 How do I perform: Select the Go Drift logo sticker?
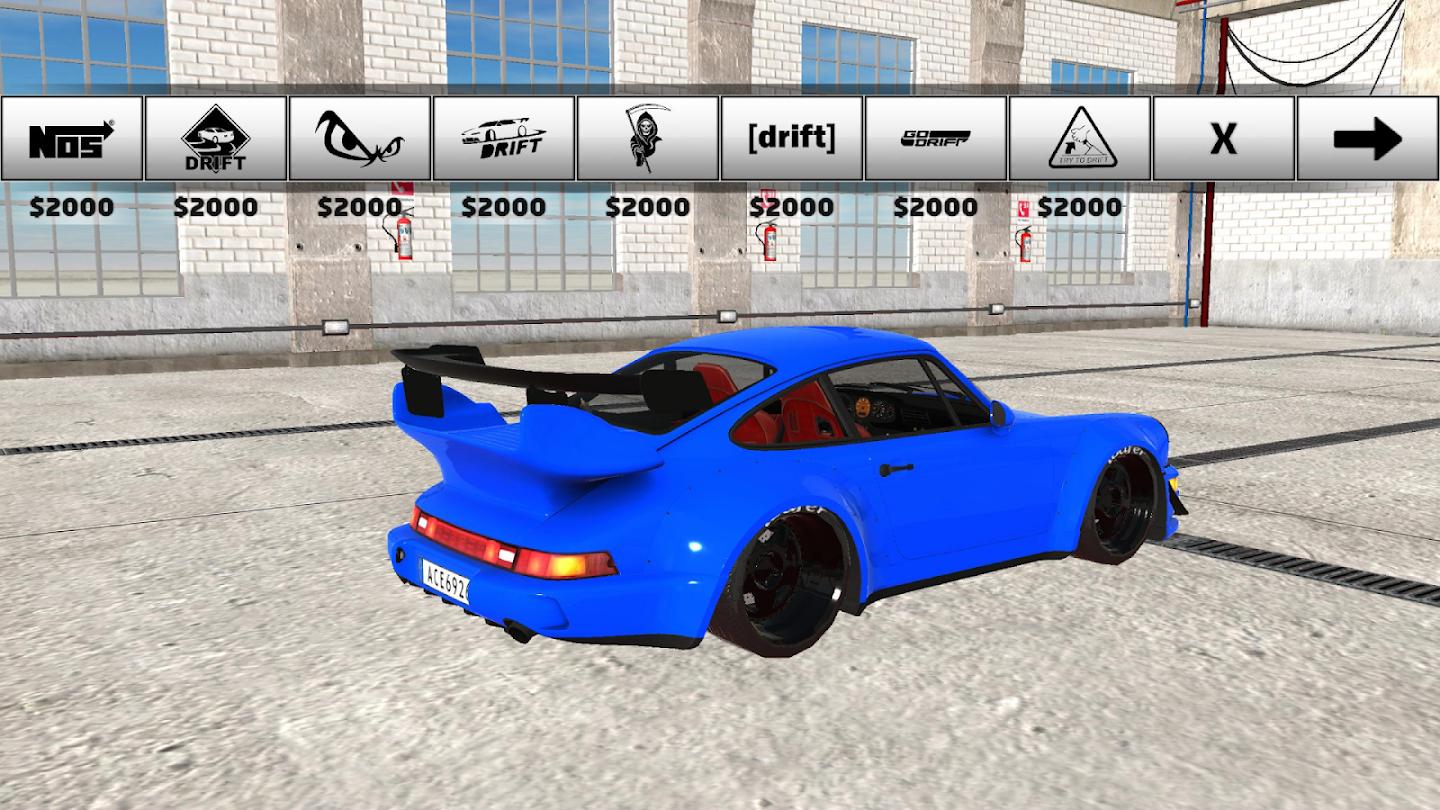(x=936, y=138)
